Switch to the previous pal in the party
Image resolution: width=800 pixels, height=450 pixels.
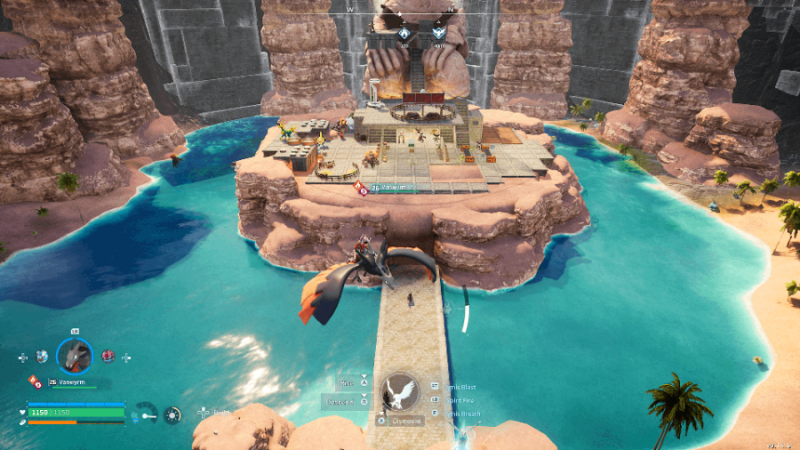[41, 356]
